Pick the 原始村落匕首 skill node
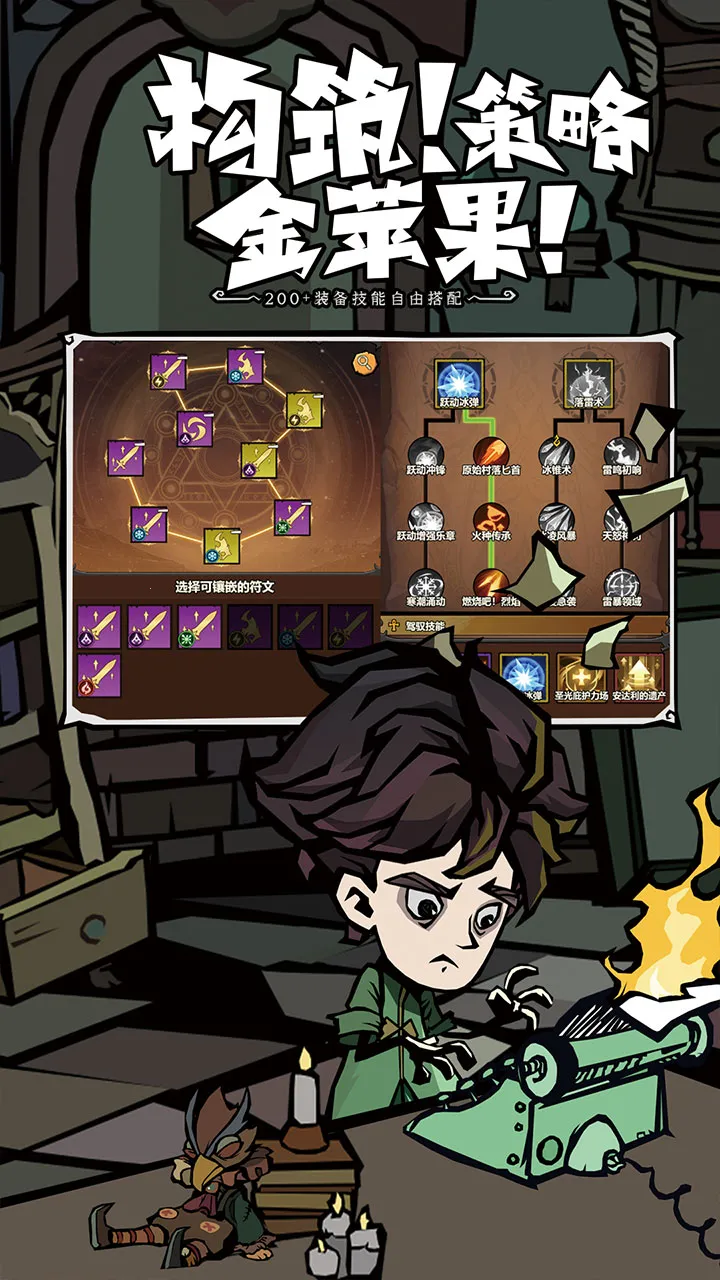Viewport: 720px width, 1280px height. [x=491, y=453]
